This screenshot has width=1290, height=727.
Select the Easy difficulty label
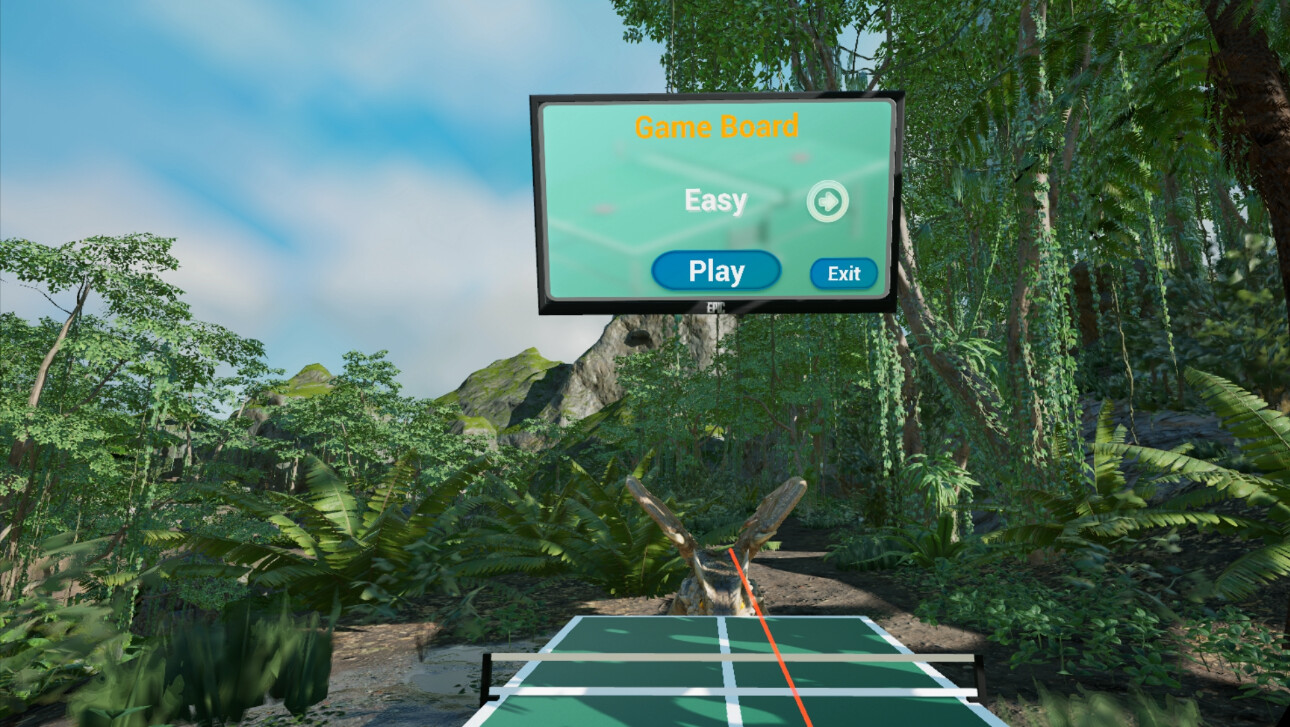click(x=713, y=200)
